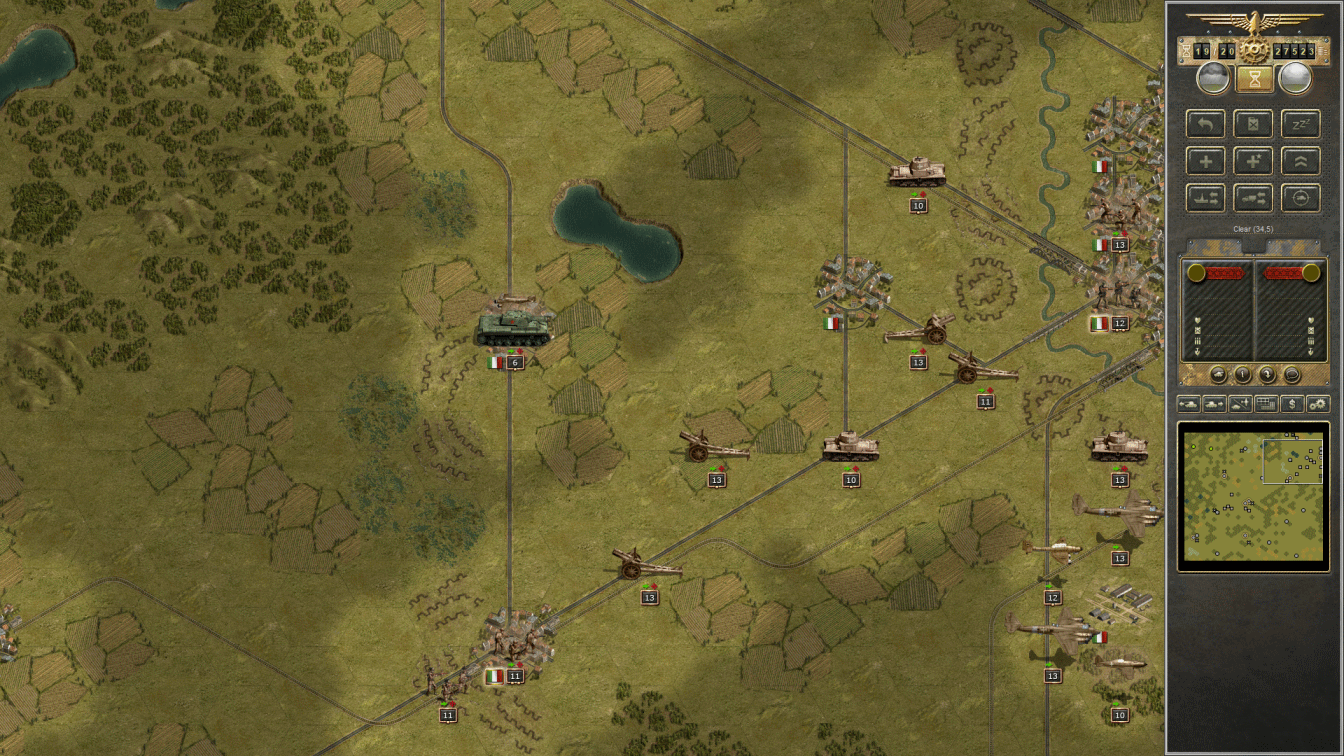This screenshot has width=1344, height=756.
Task: Put the unit to sleep with ZZZ button
Action: 1300,124
